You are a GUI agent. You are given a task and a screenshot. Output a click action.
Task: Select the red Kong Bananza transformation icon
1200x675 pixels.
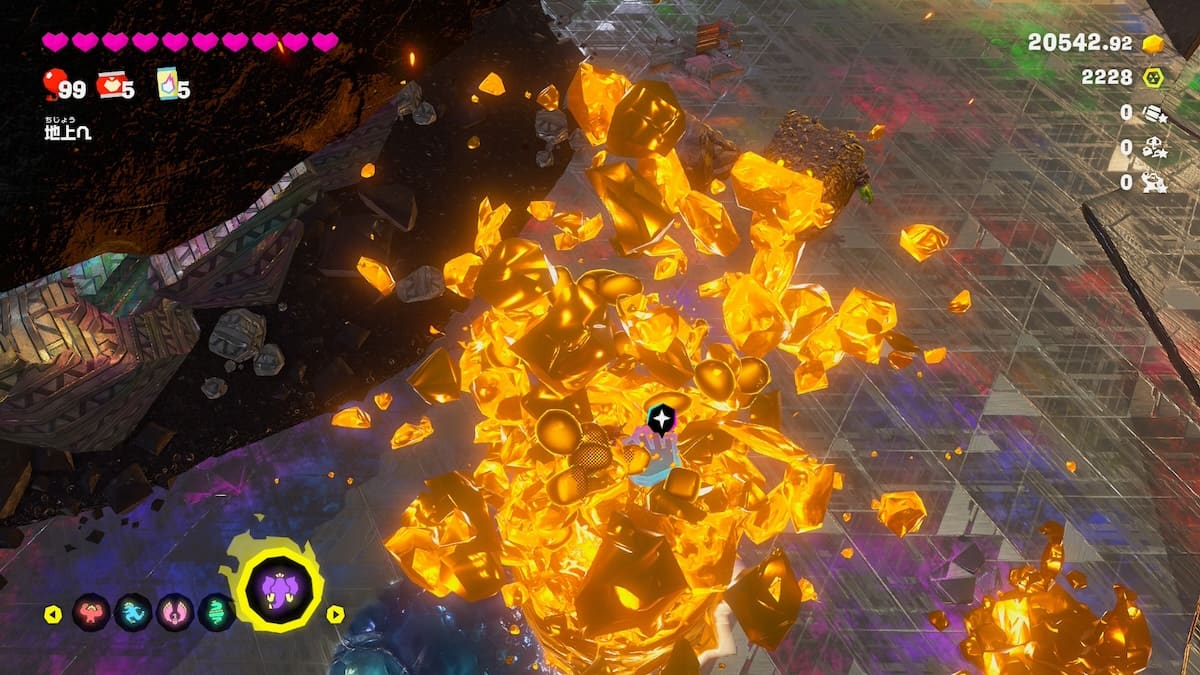[x=91, y=612]
